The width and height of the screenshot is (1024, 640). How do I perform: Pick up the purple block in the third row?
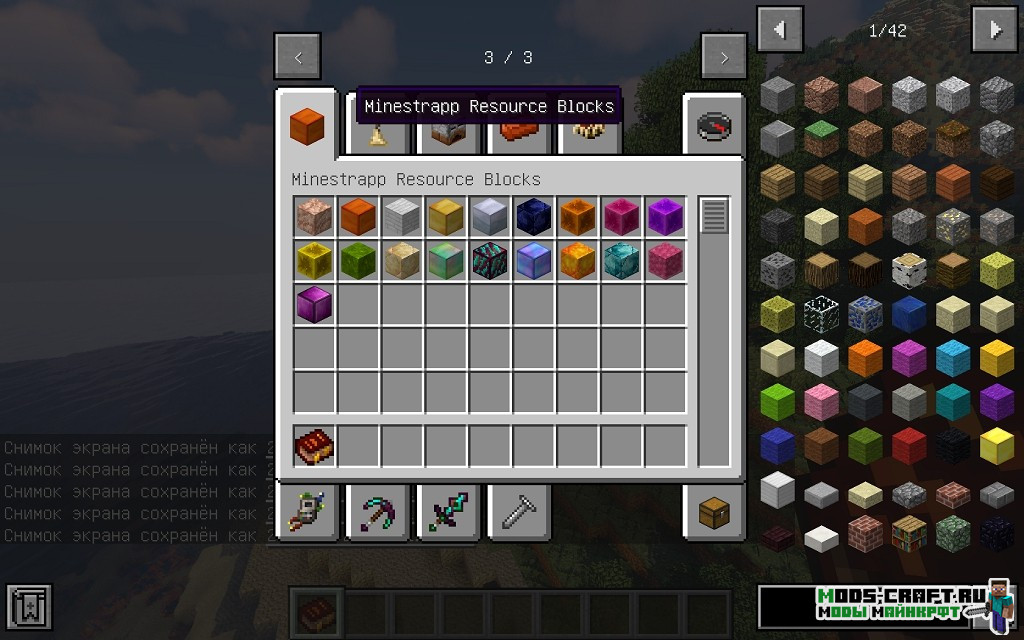point(314,305)
